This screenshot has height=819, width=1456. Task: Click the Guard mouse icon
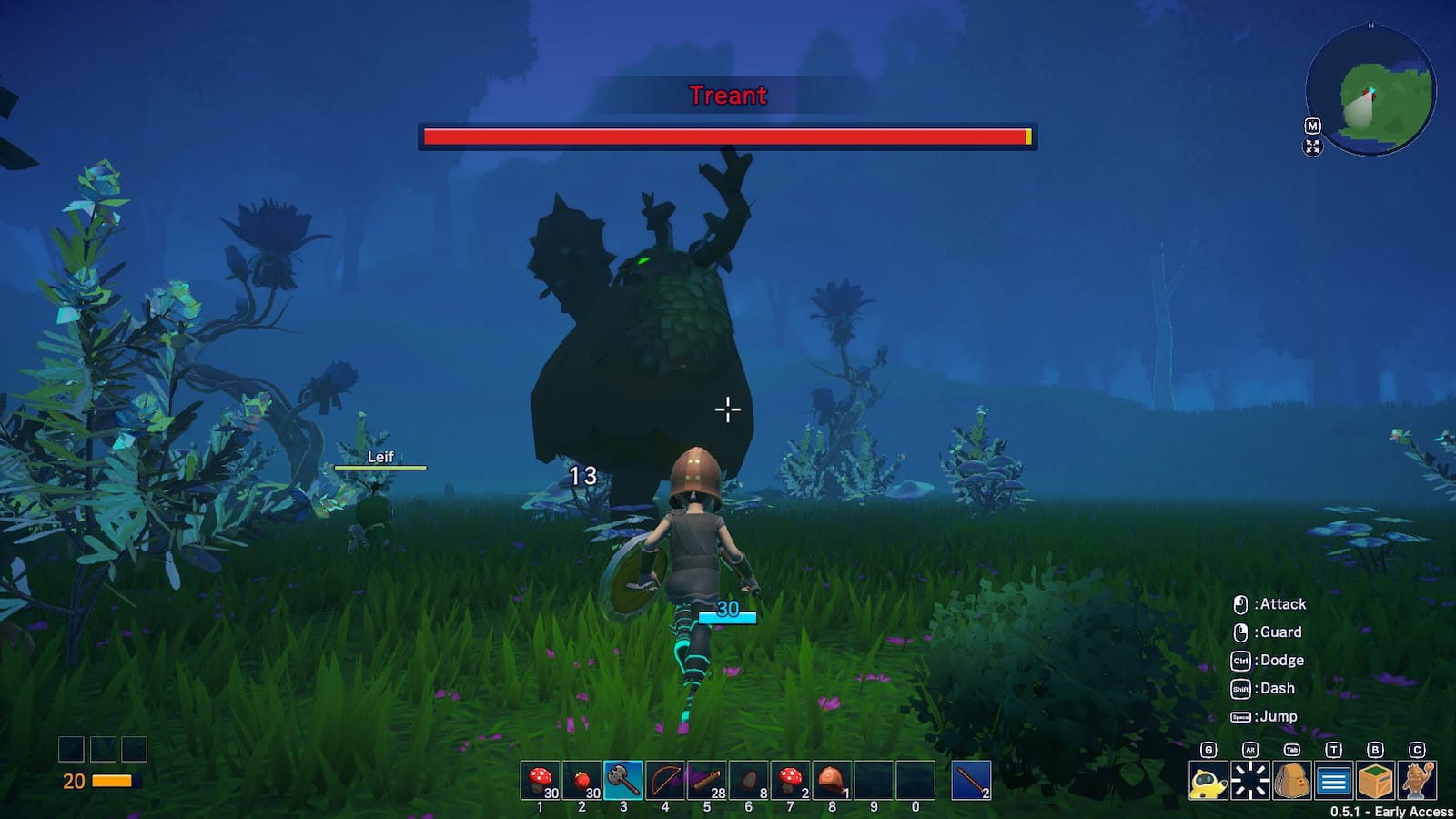(1239, 632)
